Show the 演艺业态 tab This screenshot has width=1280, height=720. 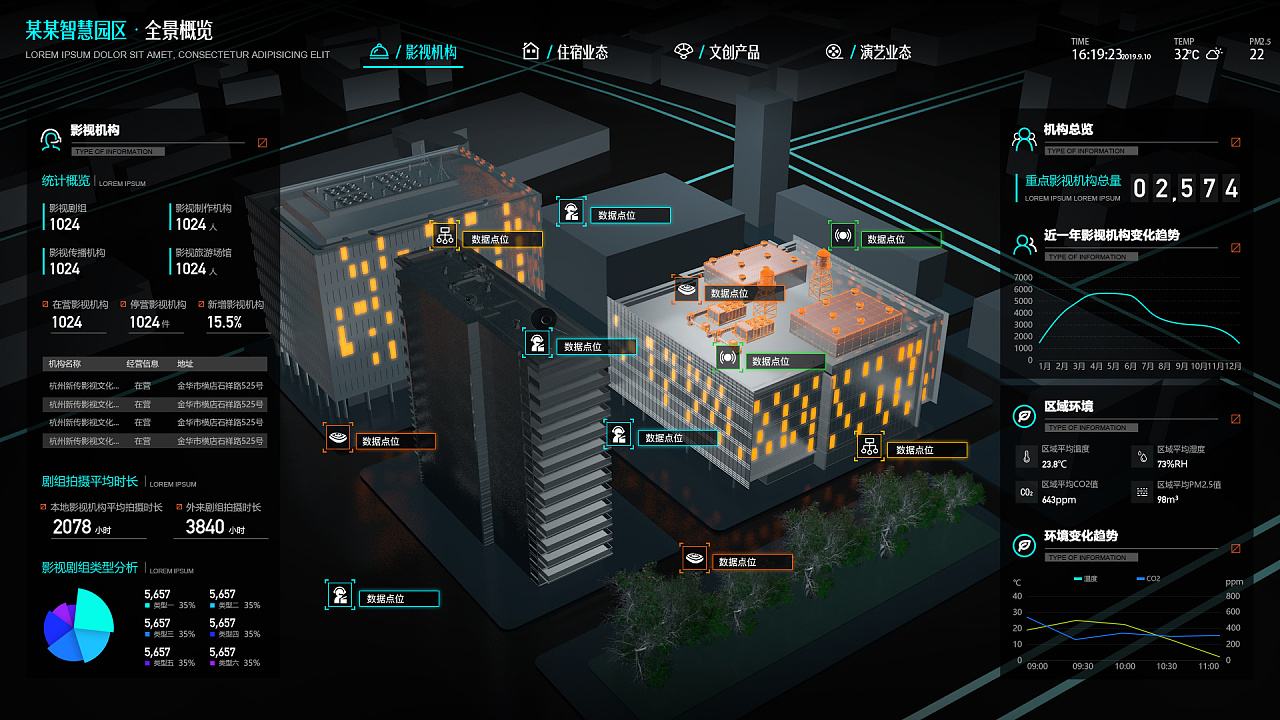tap(869, 52)
